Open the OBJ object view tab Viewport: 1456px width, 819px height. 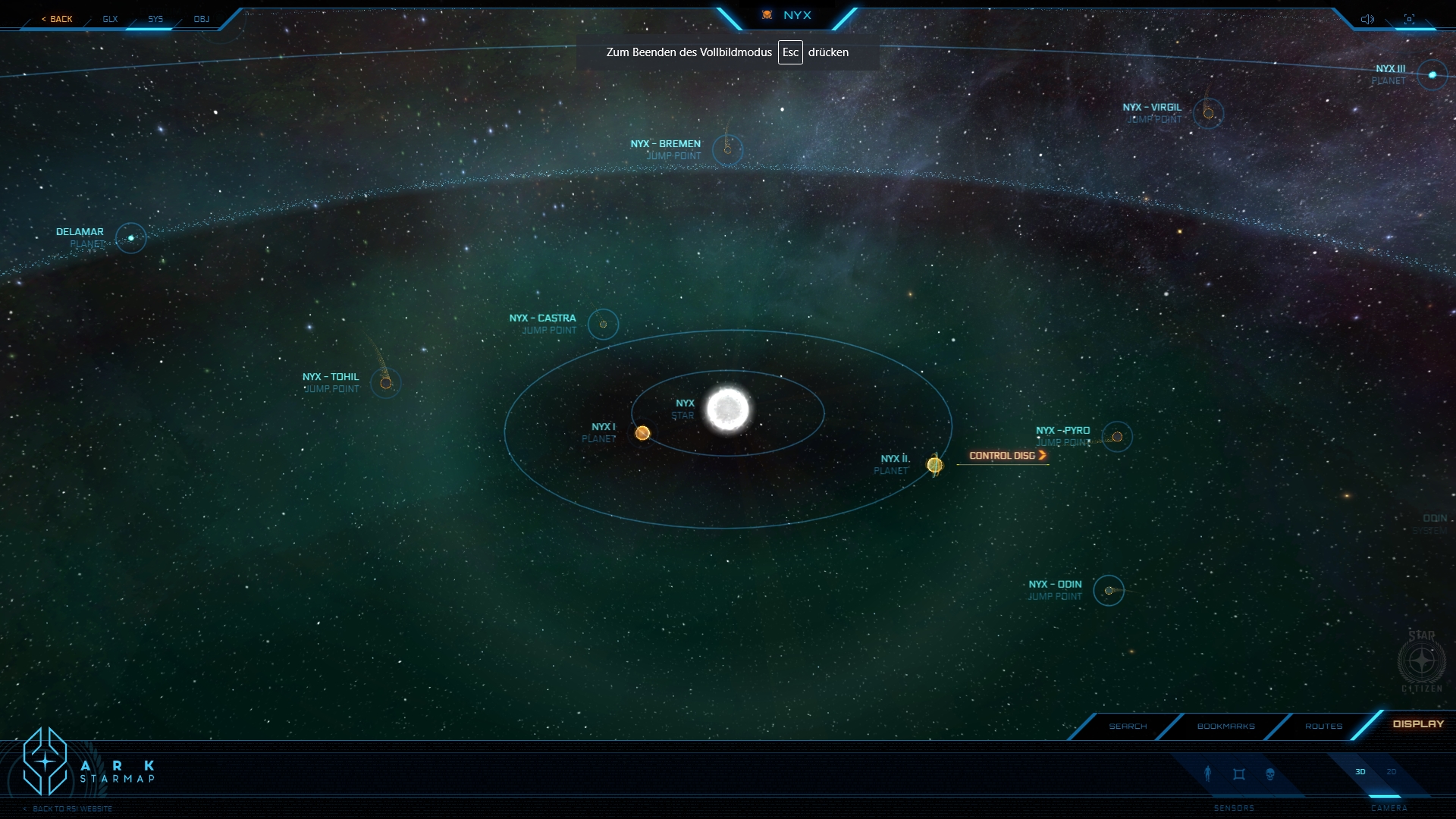pyautogui.click(x=201, y=19)
